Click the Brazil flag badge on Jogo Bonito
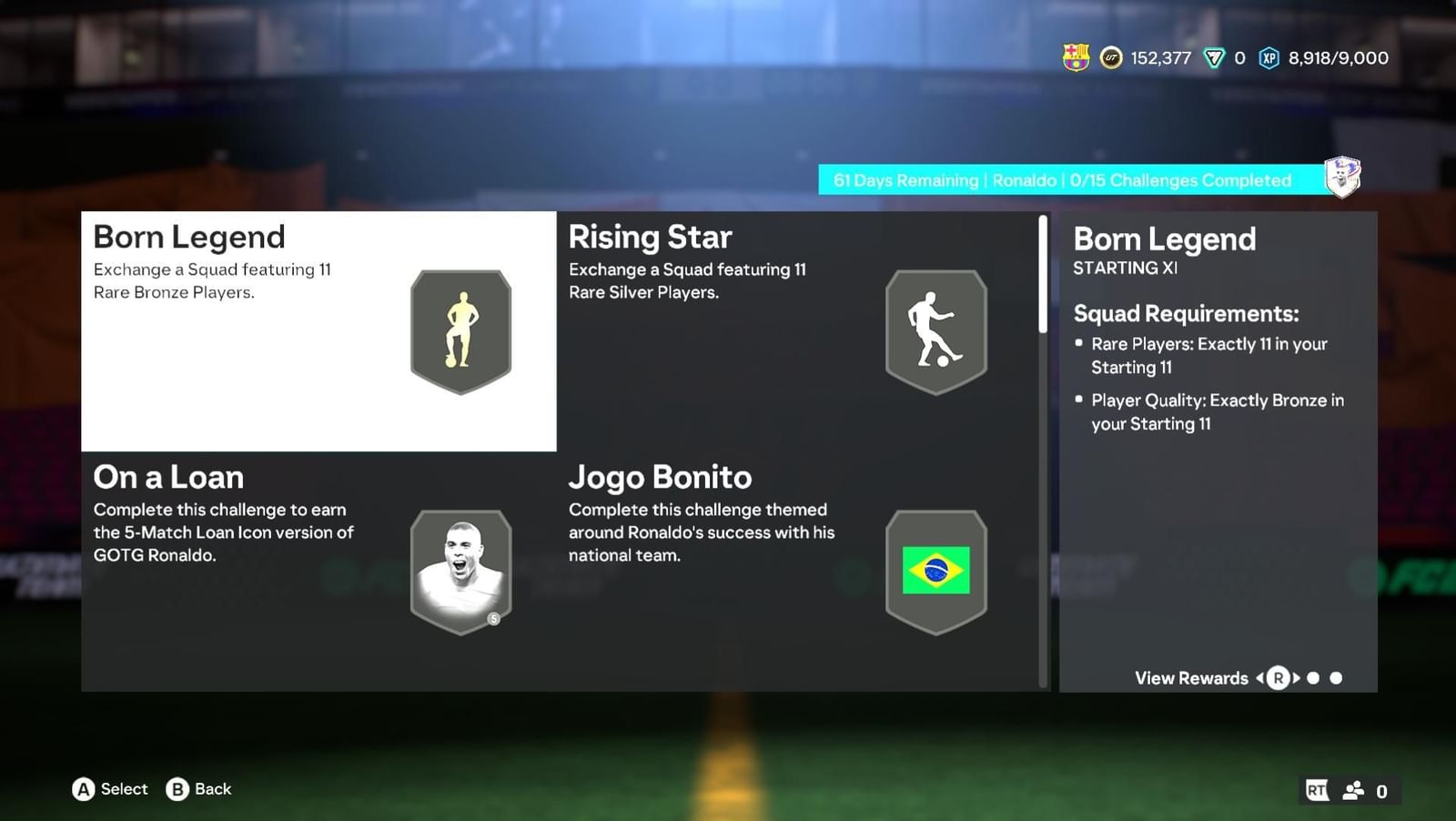 pyautogui.click(x=935, y=570)
